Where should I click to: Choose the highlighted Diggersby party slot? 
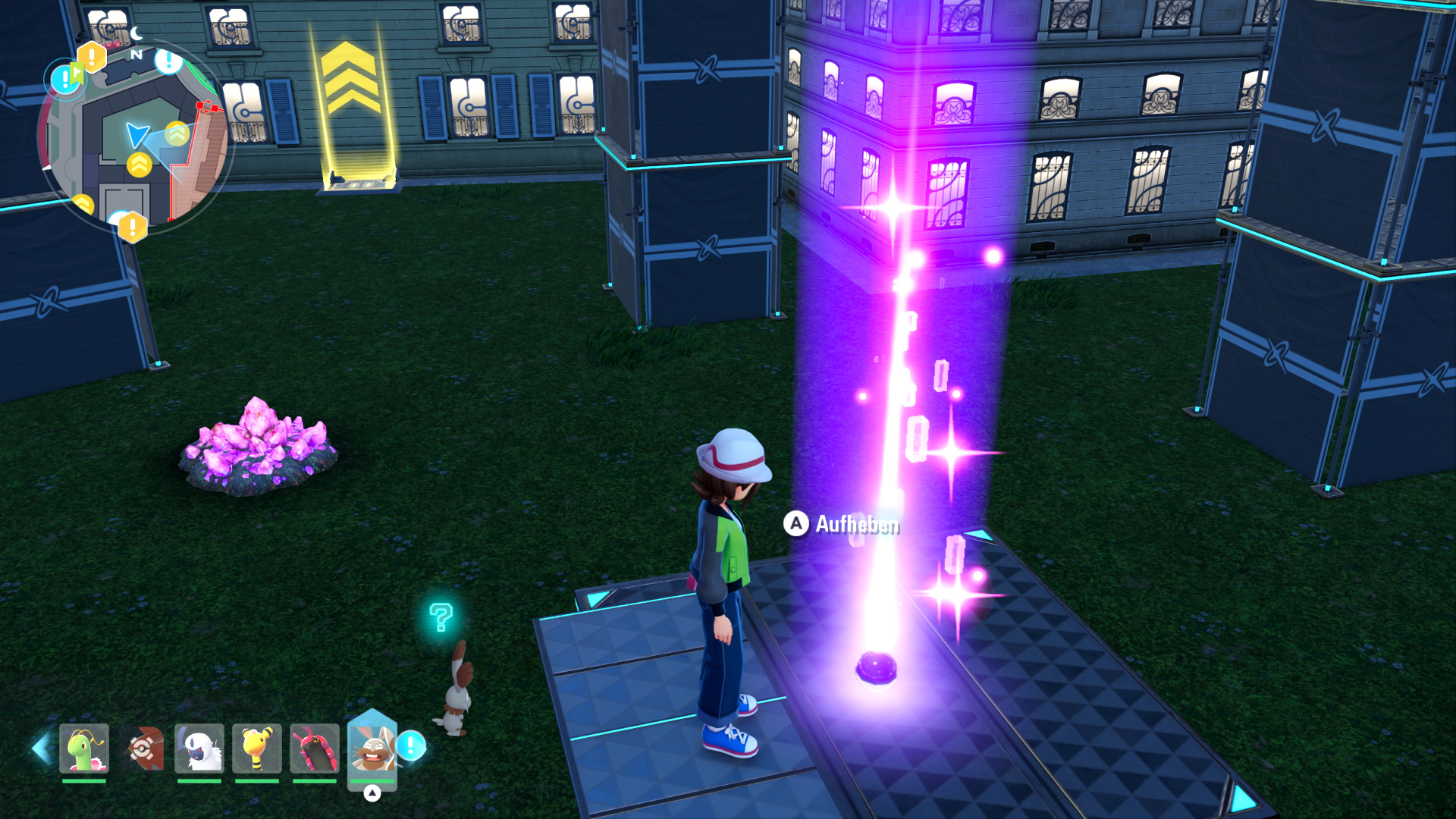coord(372,748)
